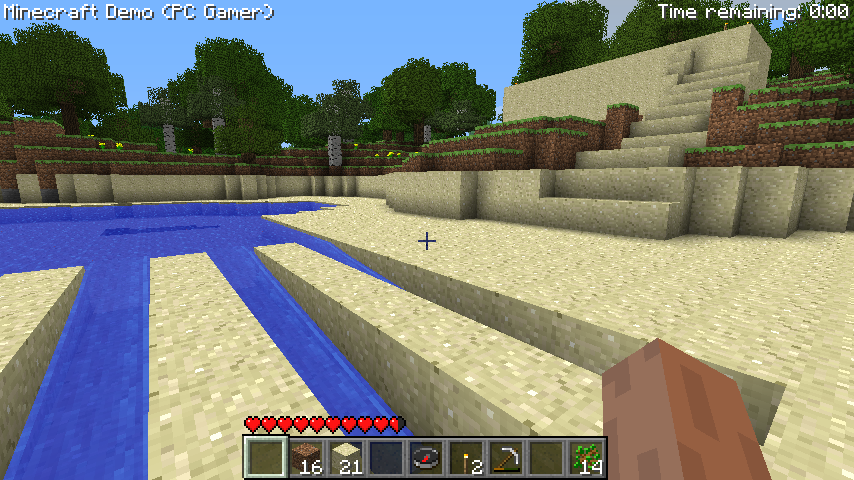Screen dimensions: 854x480
Task: Select the sapling stack of 14
Action: (585, 459)
